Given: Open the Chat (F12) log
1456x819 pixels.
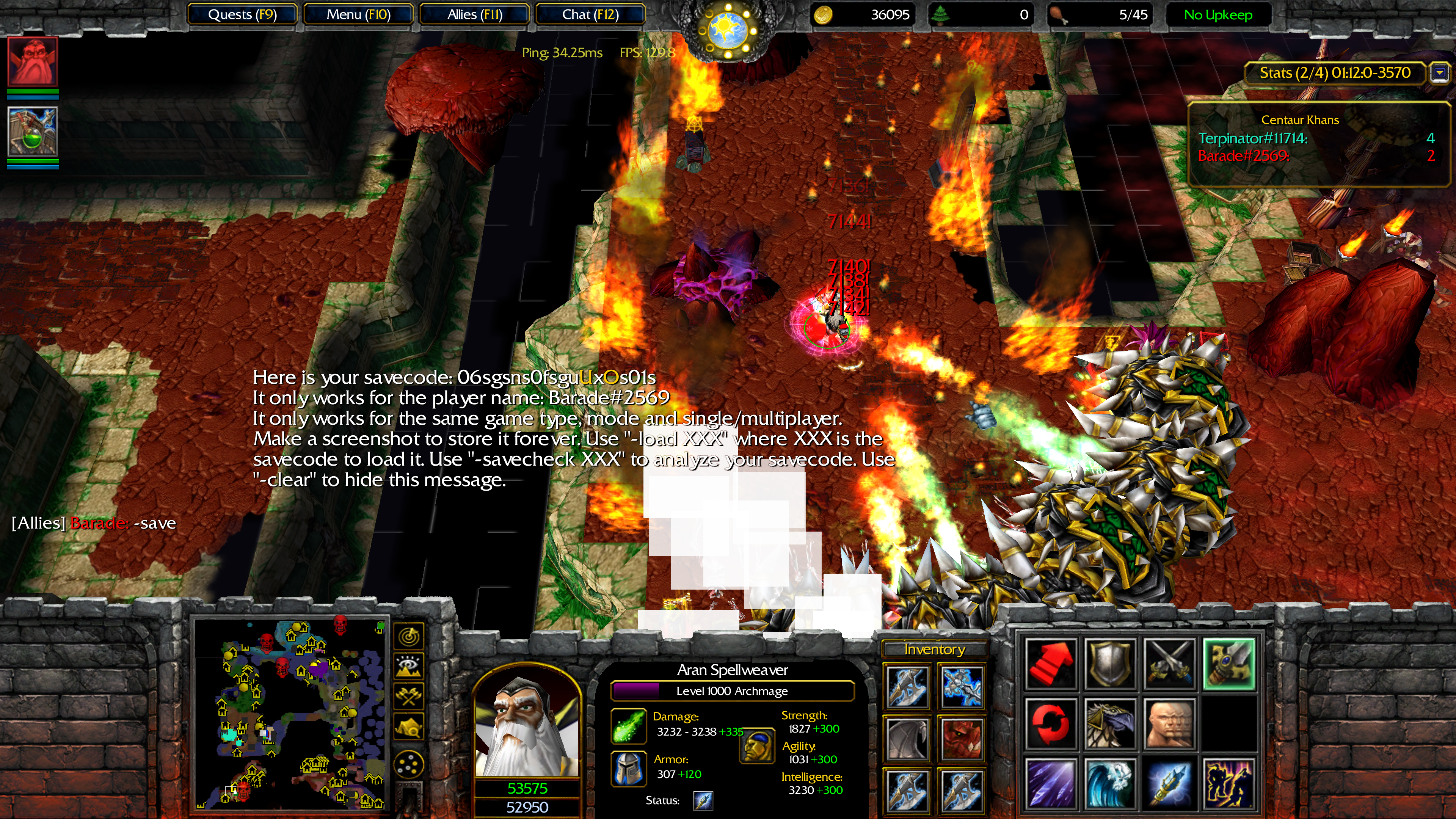Looking at the screenshot, I should click(x=590, y=15).
